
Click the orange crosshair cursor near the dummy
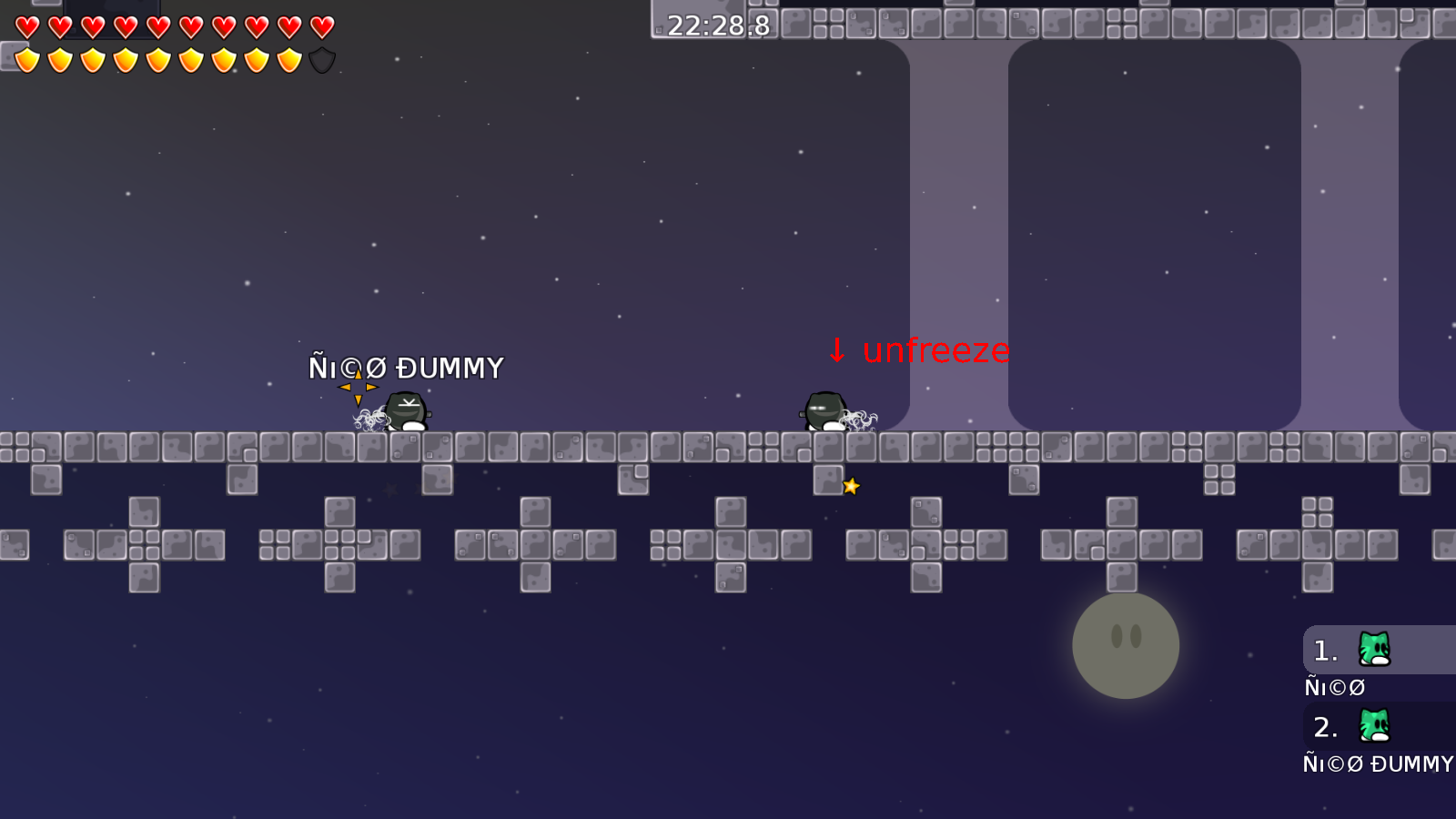(357, 386)
